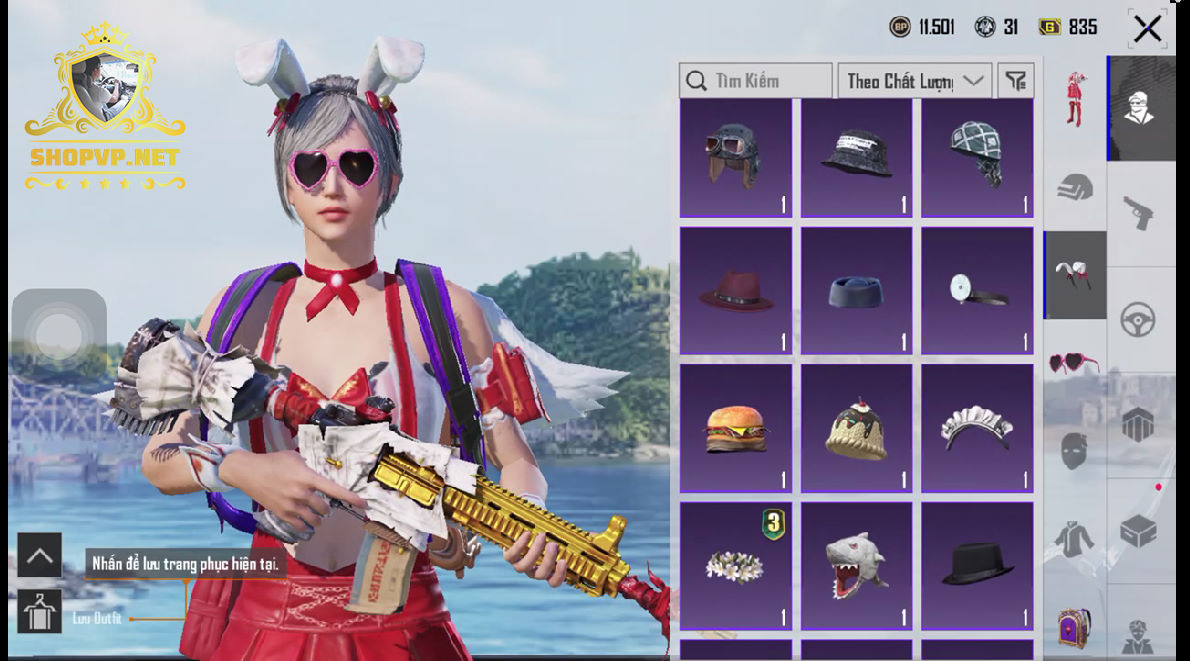Choose the red fedora hat
The height and width of the screenshot is (661, 1190).
[735, 290]
